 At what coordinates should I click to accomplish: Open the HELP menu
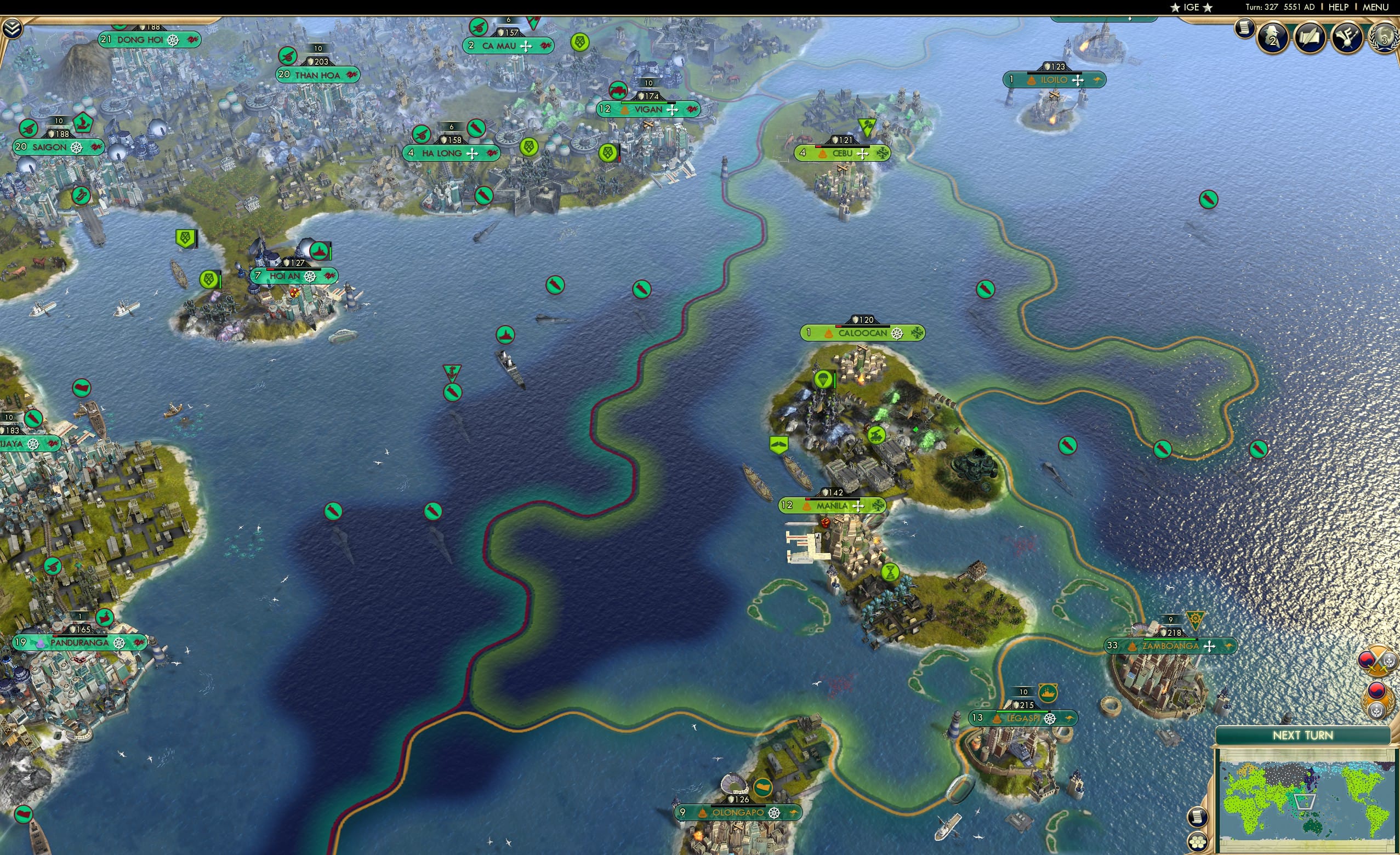coord(1339,7)
